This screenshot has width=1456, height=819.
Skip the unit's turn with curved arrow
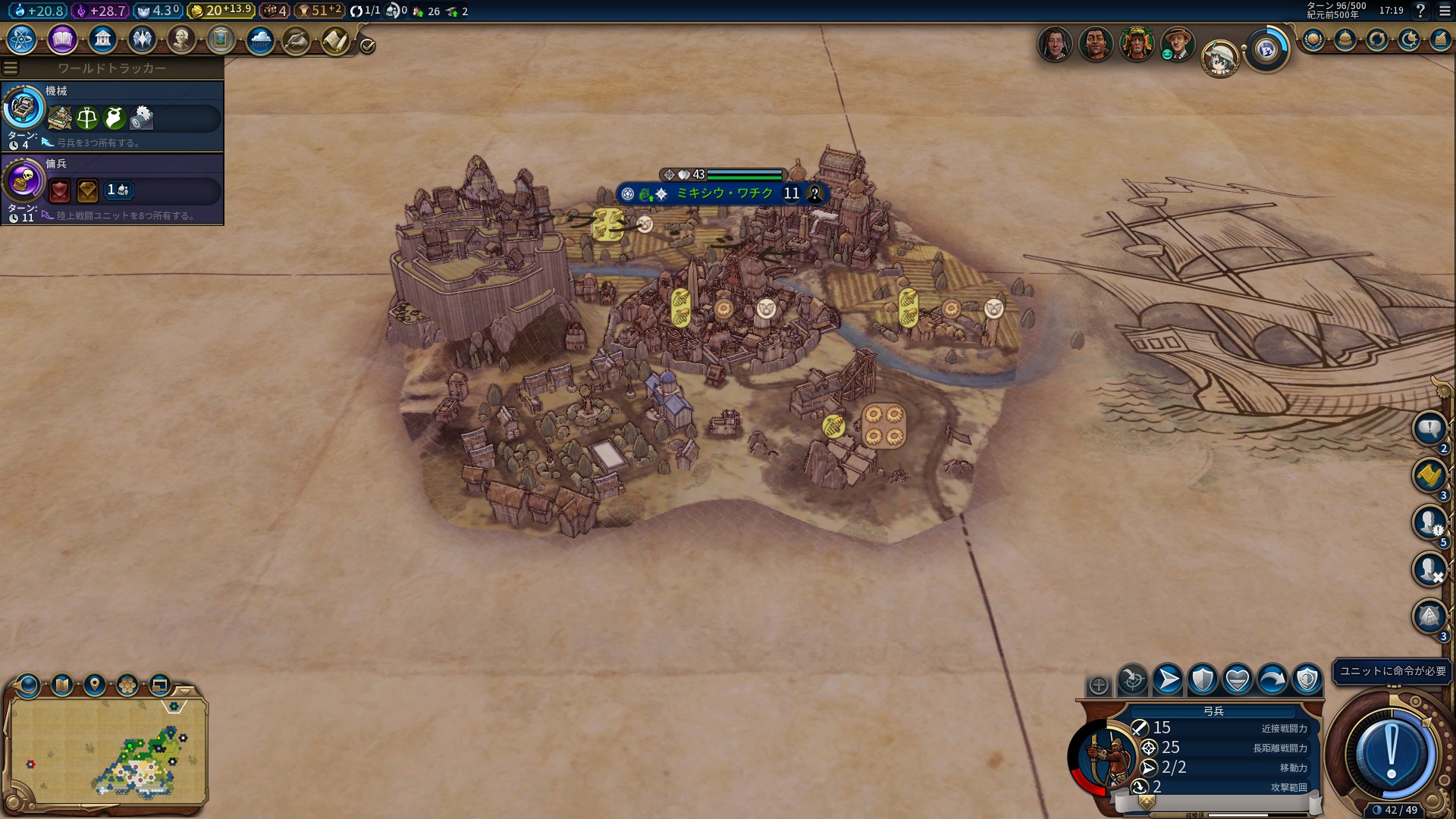tap(1272, 679)
